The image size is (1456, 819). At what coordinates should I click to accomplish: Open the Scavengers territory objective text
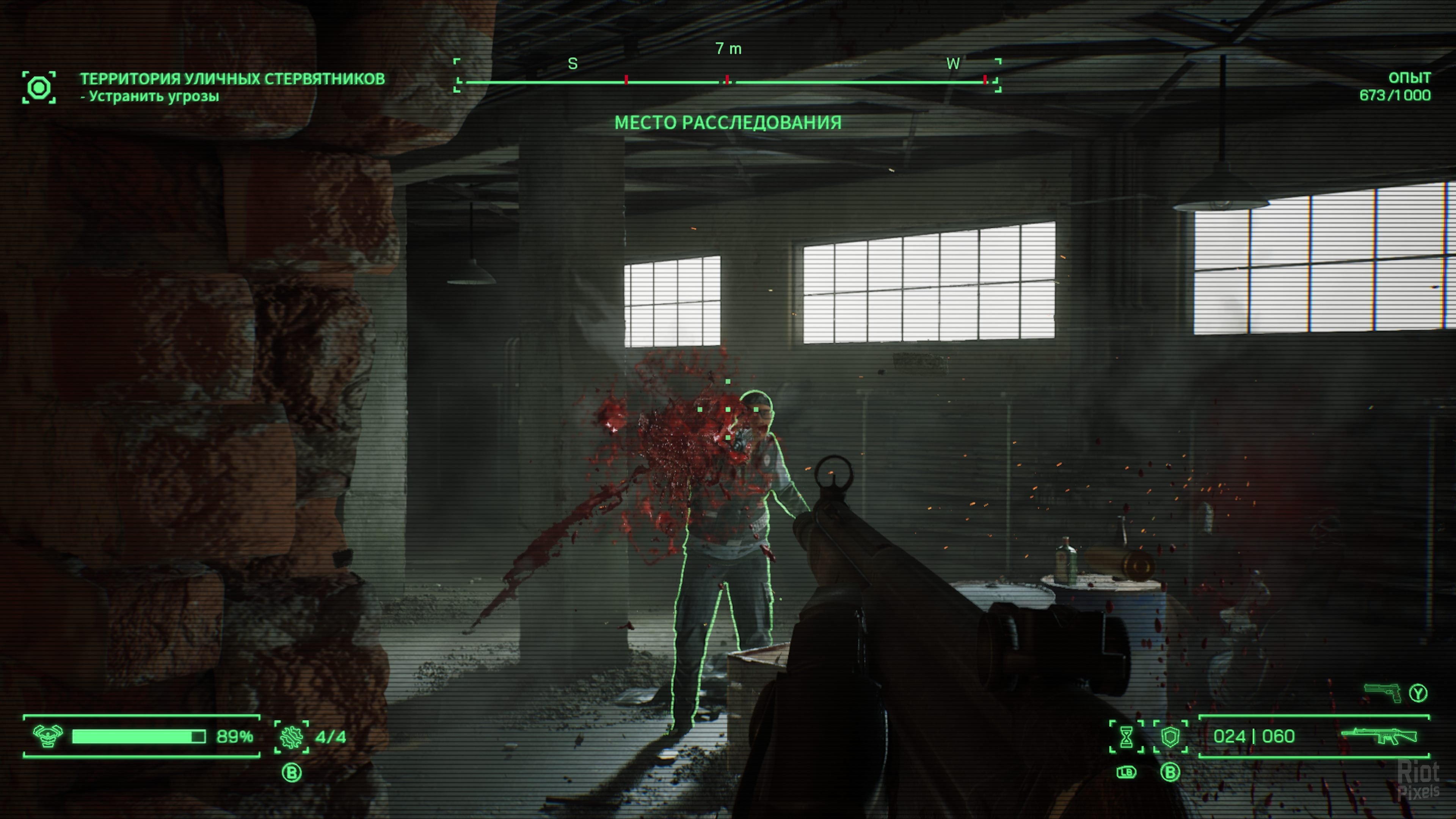click(232, 78)
